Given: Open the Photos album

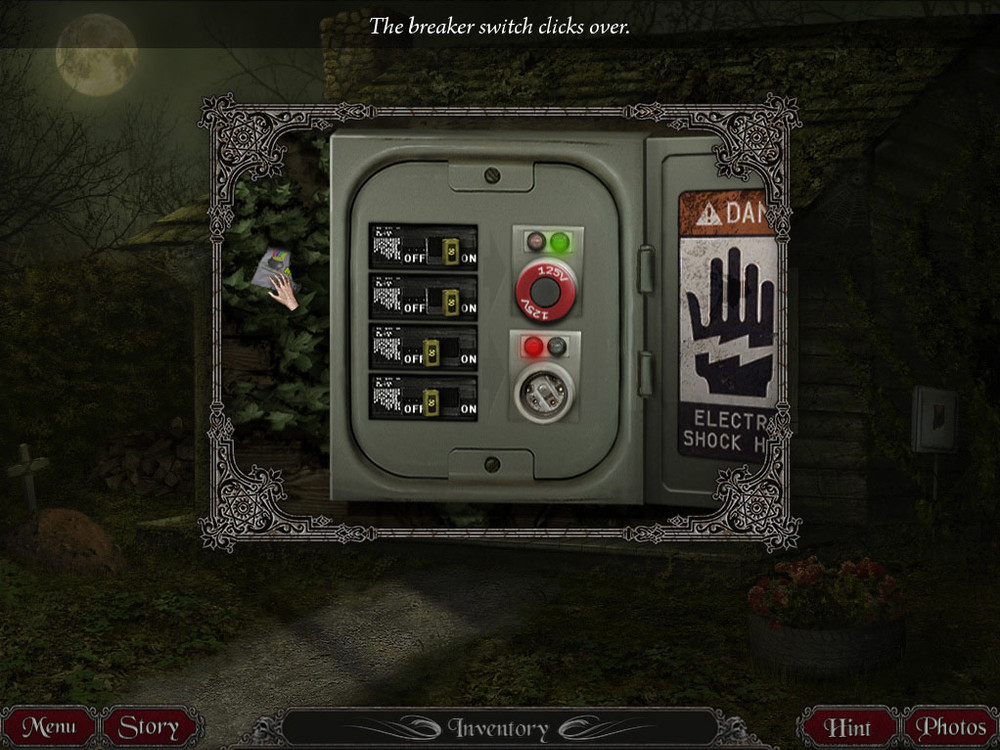Looking at the screenshot, I should [x=951, y=727].
